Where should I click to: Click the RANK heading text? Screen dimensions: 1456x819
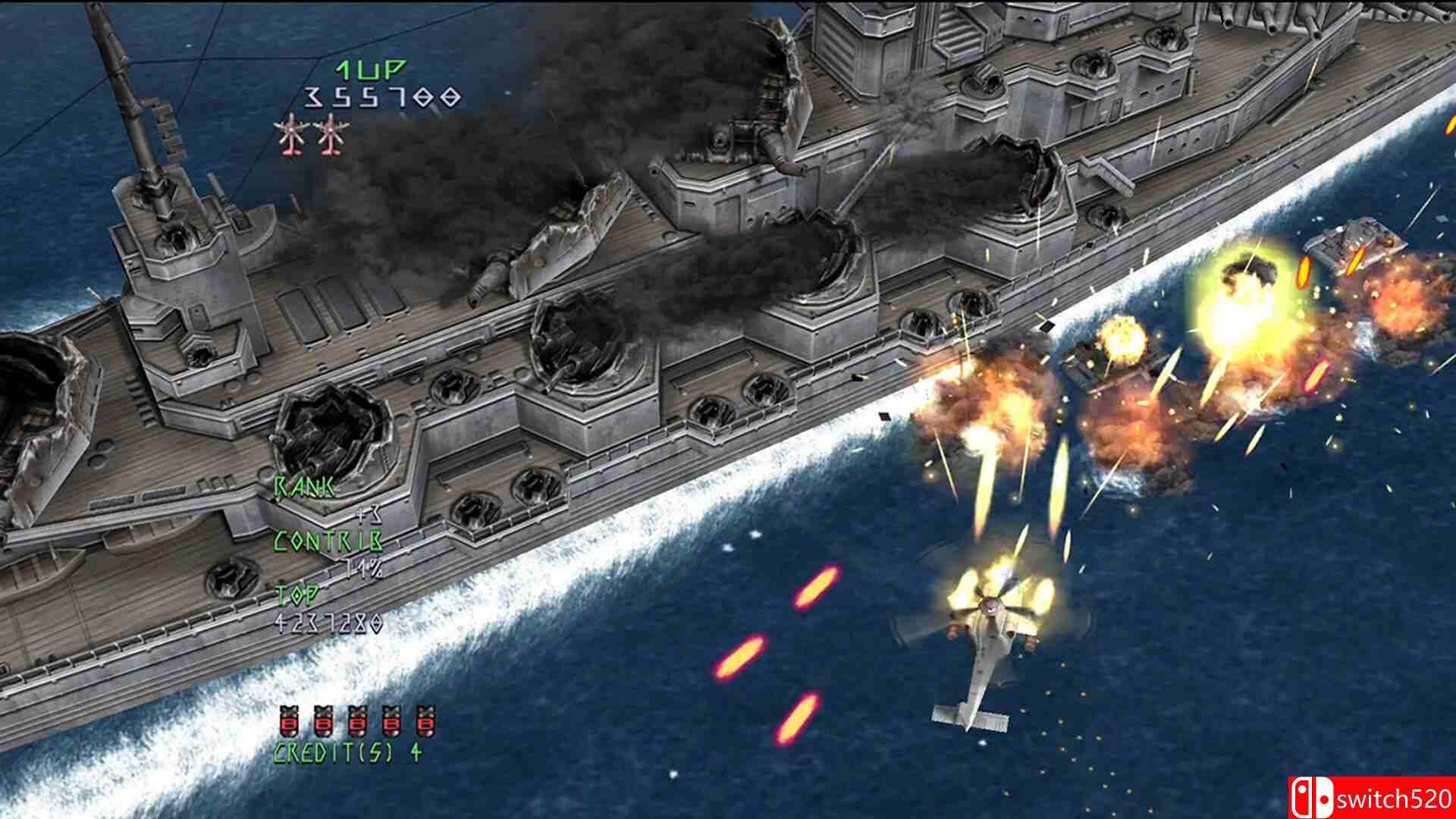[303, 487]
